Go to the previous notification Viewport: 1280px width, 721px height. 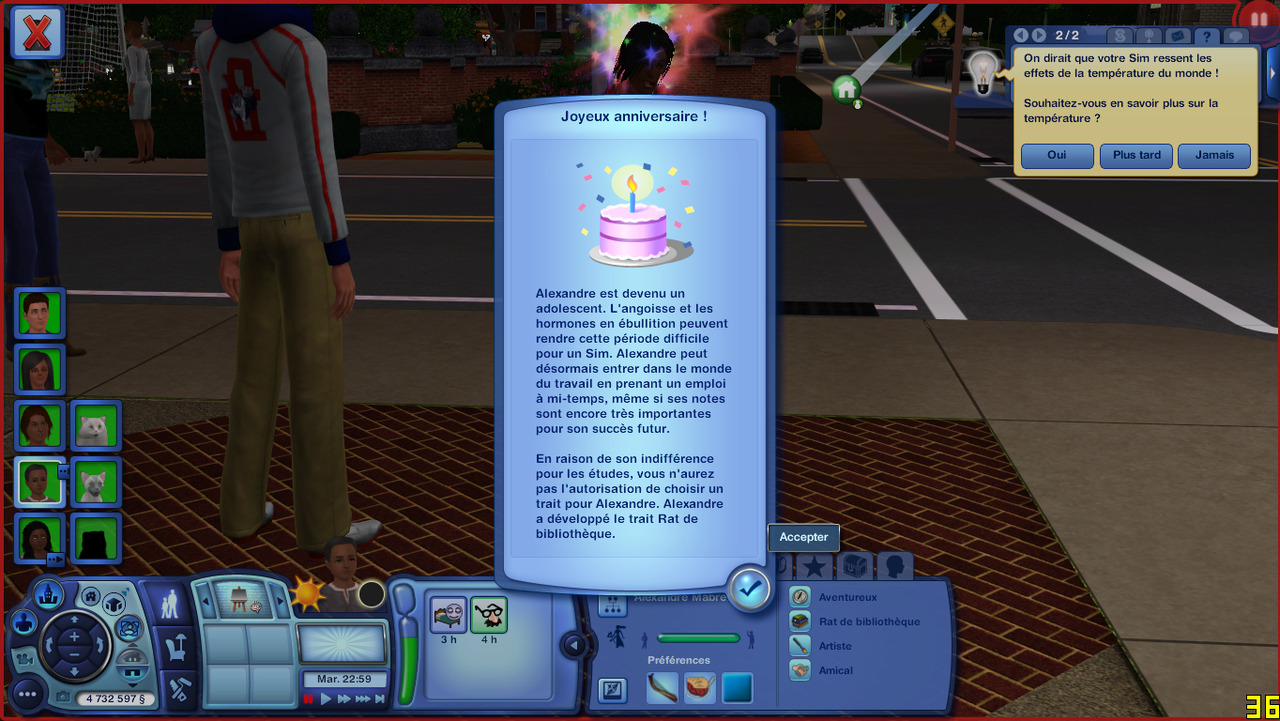[1021, 36]
